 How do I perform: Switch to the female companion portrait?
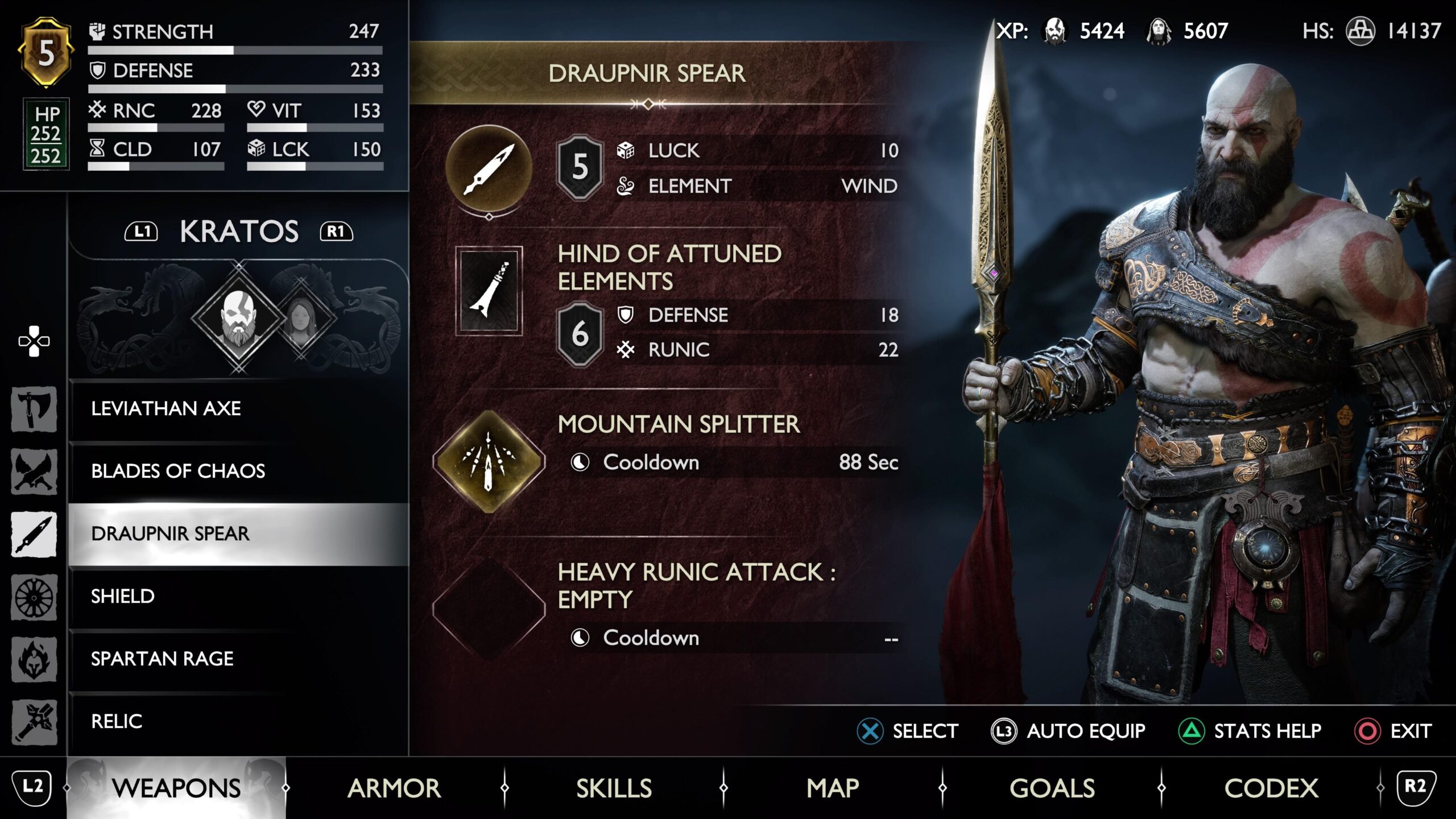[x=300, y=318]
